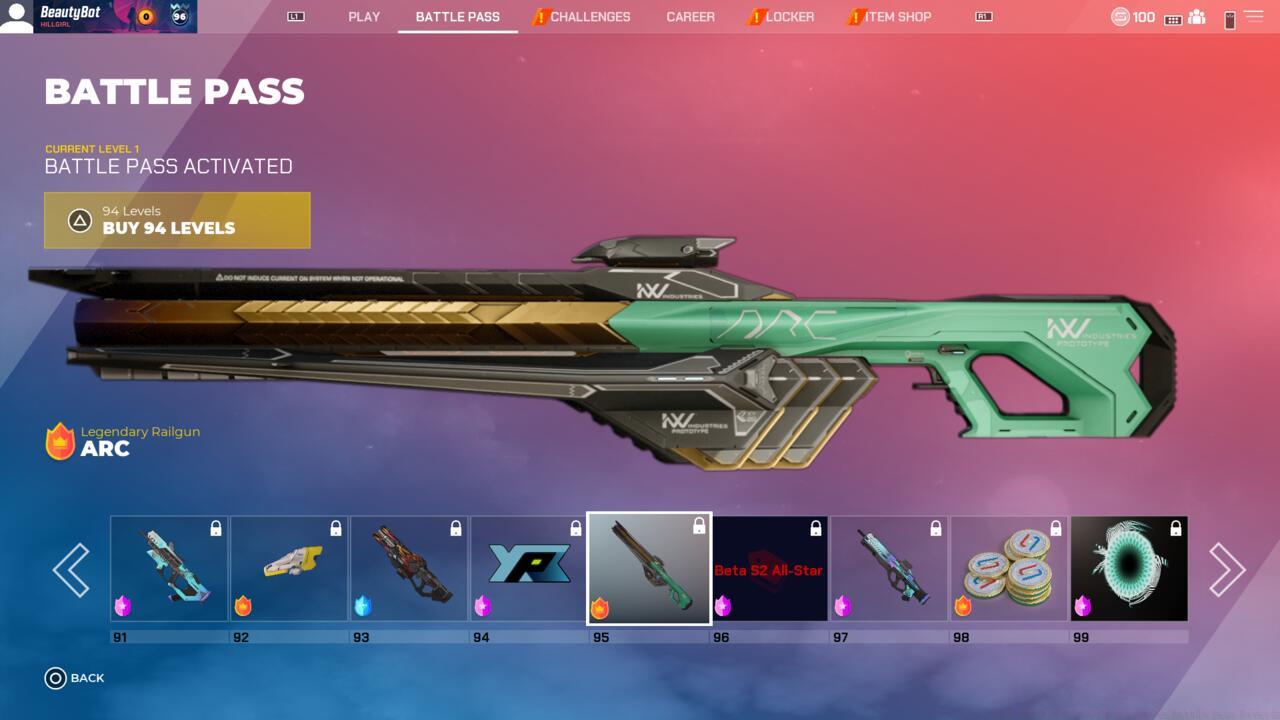Visit the Item Shop tab
The width and height of the screenshot is (1280, 720).
[x=897, y=17]
